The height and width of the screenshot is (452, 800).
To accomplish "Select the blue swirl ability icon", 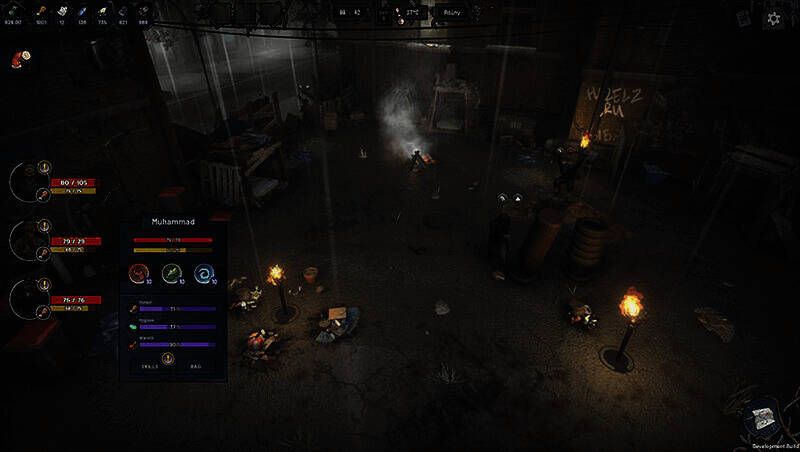I will 205,272.
